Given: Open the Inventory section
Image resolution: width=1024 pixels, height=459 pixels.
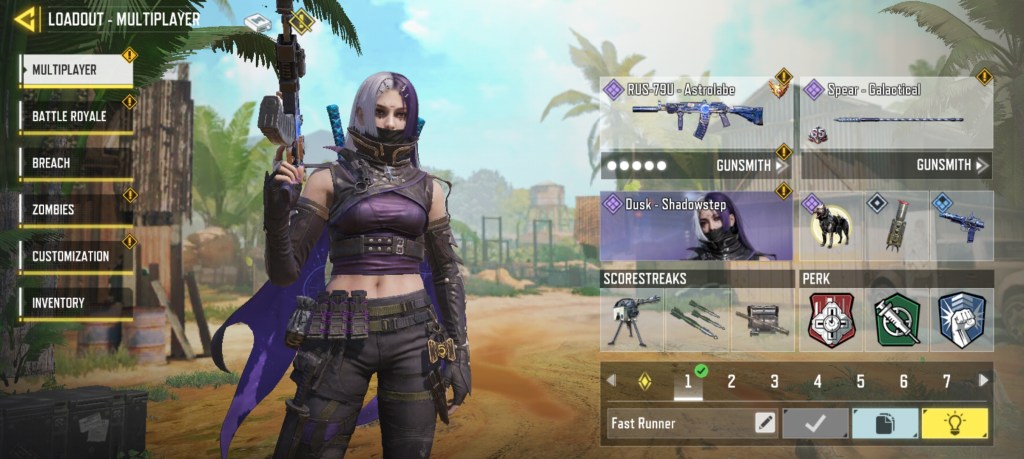Looking at the screenshot, I should pos(77,303).
